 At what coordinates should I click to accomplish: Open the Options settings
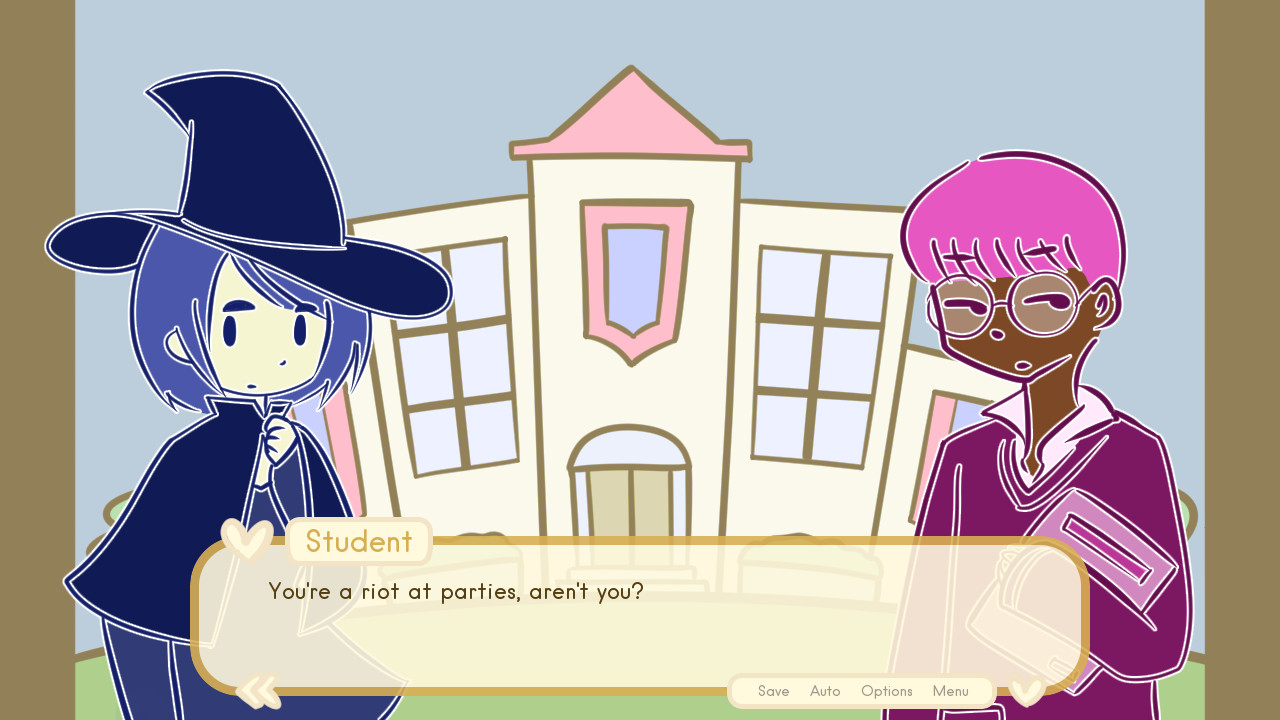pyautogui.click(x=886, y=691)
